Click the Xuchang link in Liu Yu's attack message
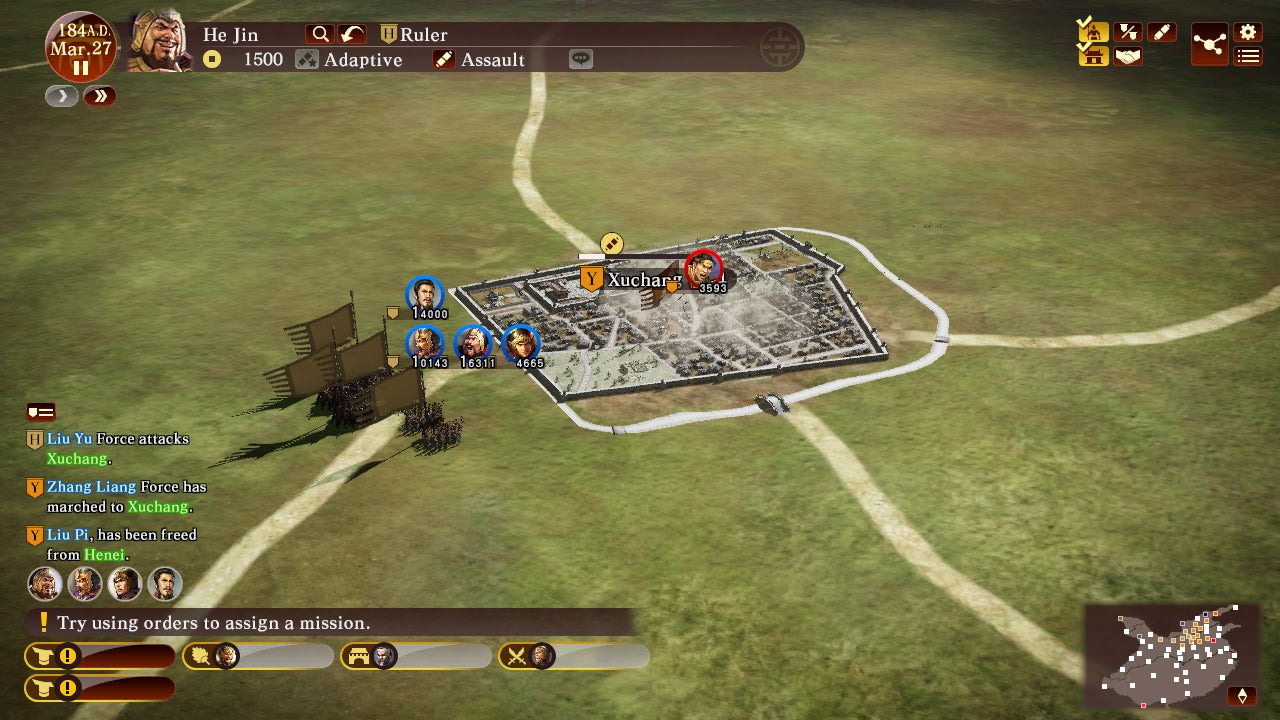Screen dimensions: 1280x720 79,459
